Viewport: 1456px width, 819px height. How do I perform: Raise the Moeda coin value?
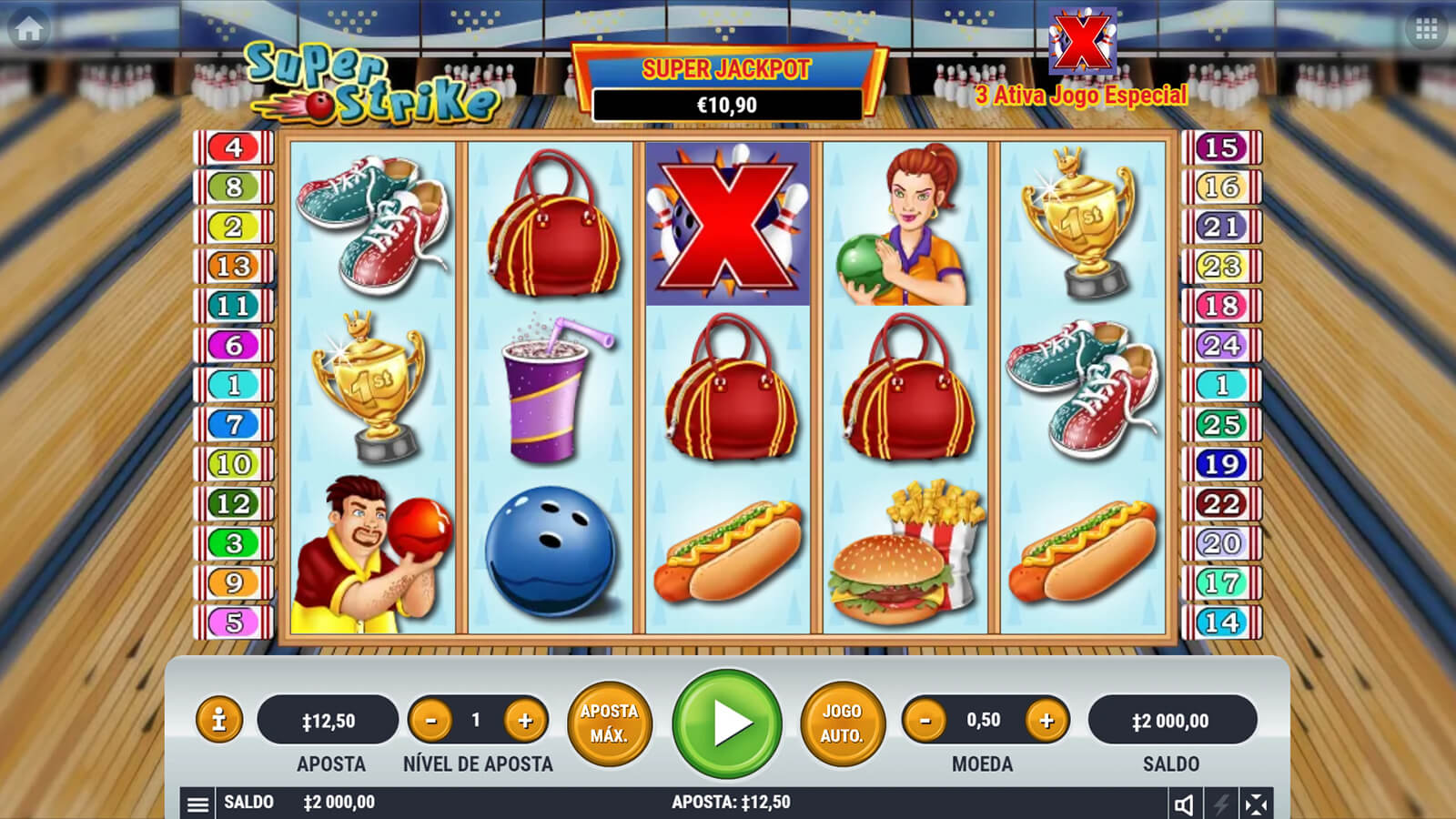point(1046,721)
